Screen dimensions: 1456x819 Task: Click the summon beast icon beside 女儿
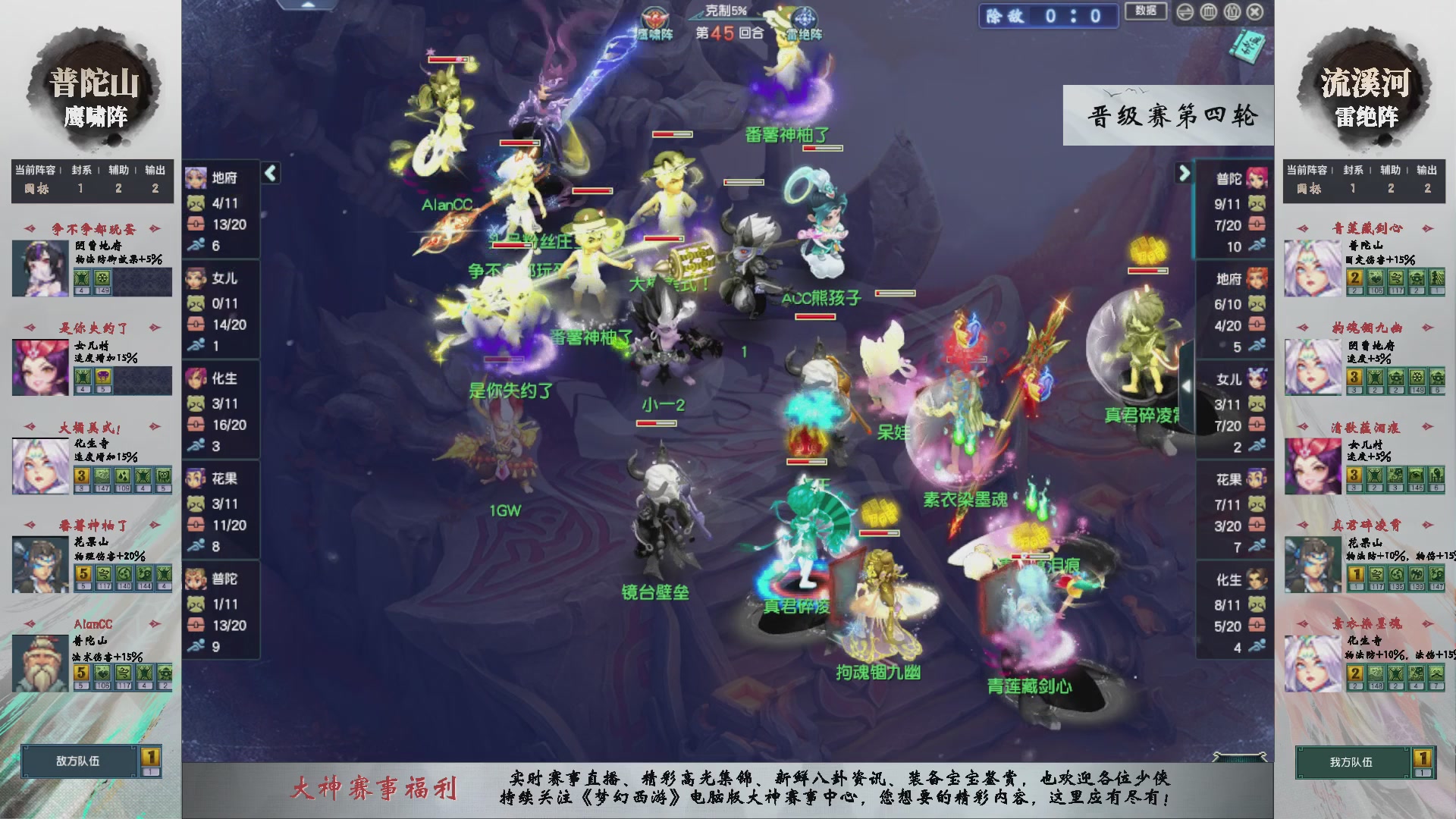(x=196, y=301)
